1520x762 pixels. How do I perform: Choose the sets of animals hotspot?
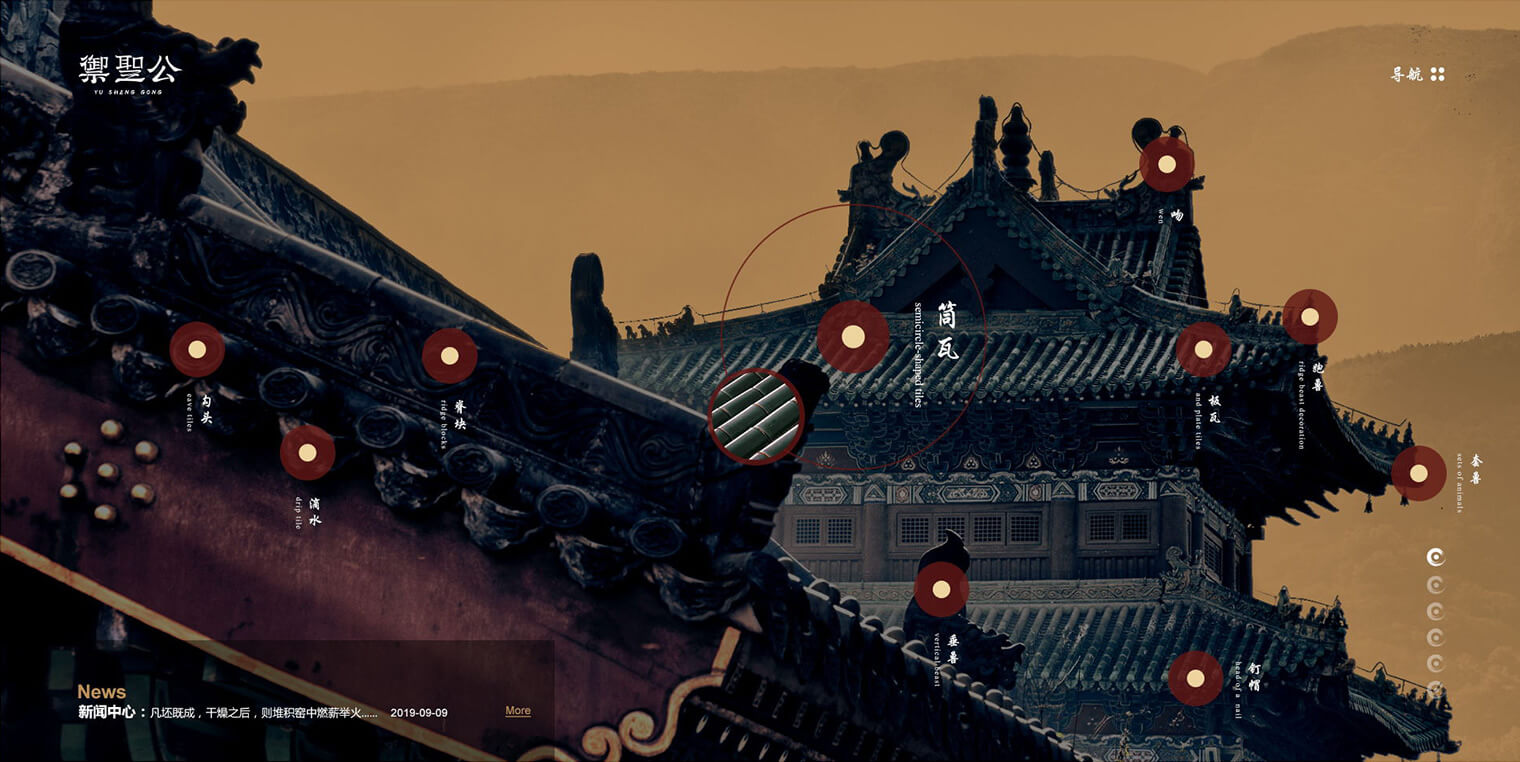1419,474
